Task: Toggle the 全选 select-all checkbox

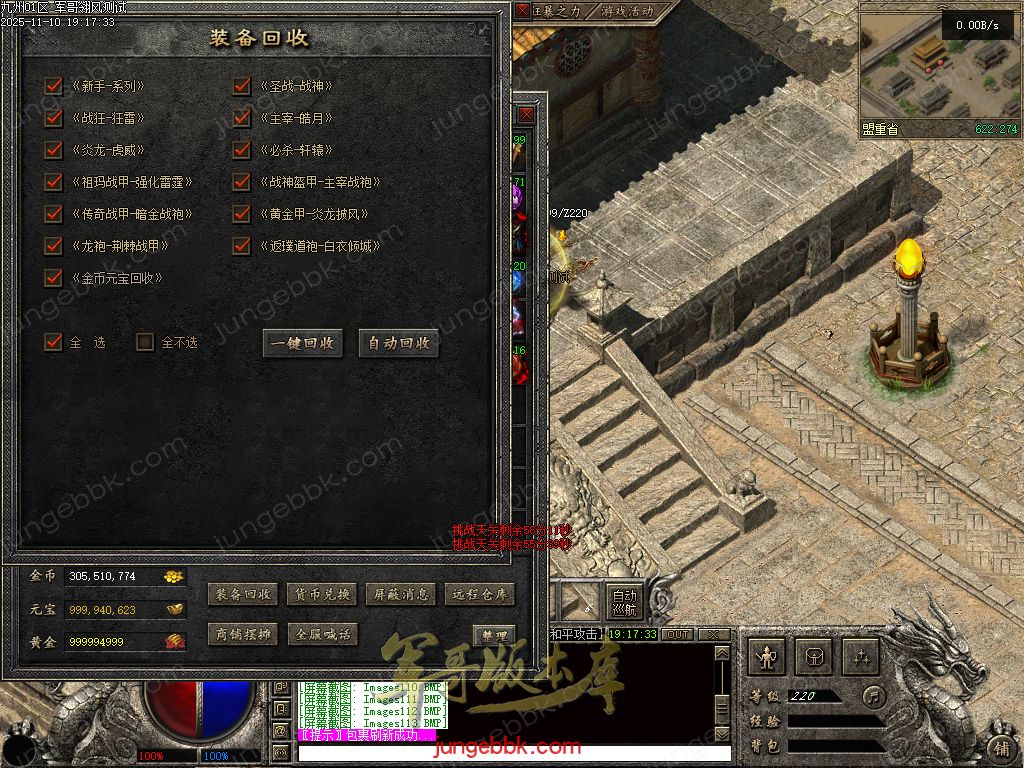Action: (54, 342)
